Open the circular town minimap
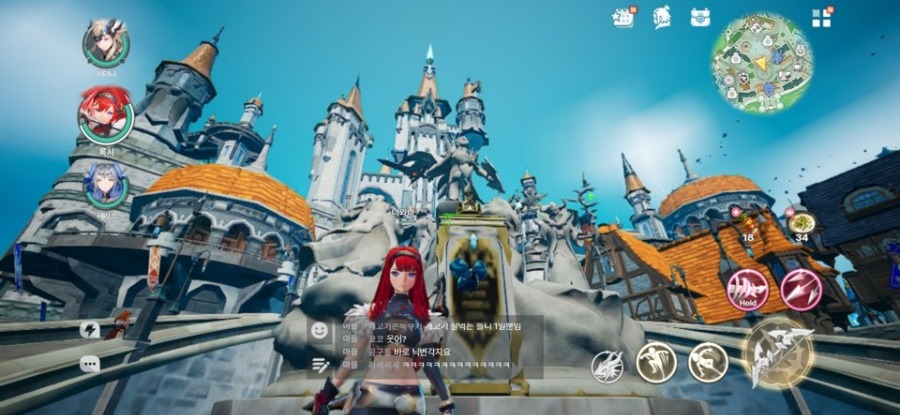The image size is (900, 415). click(x=761, y=63)
